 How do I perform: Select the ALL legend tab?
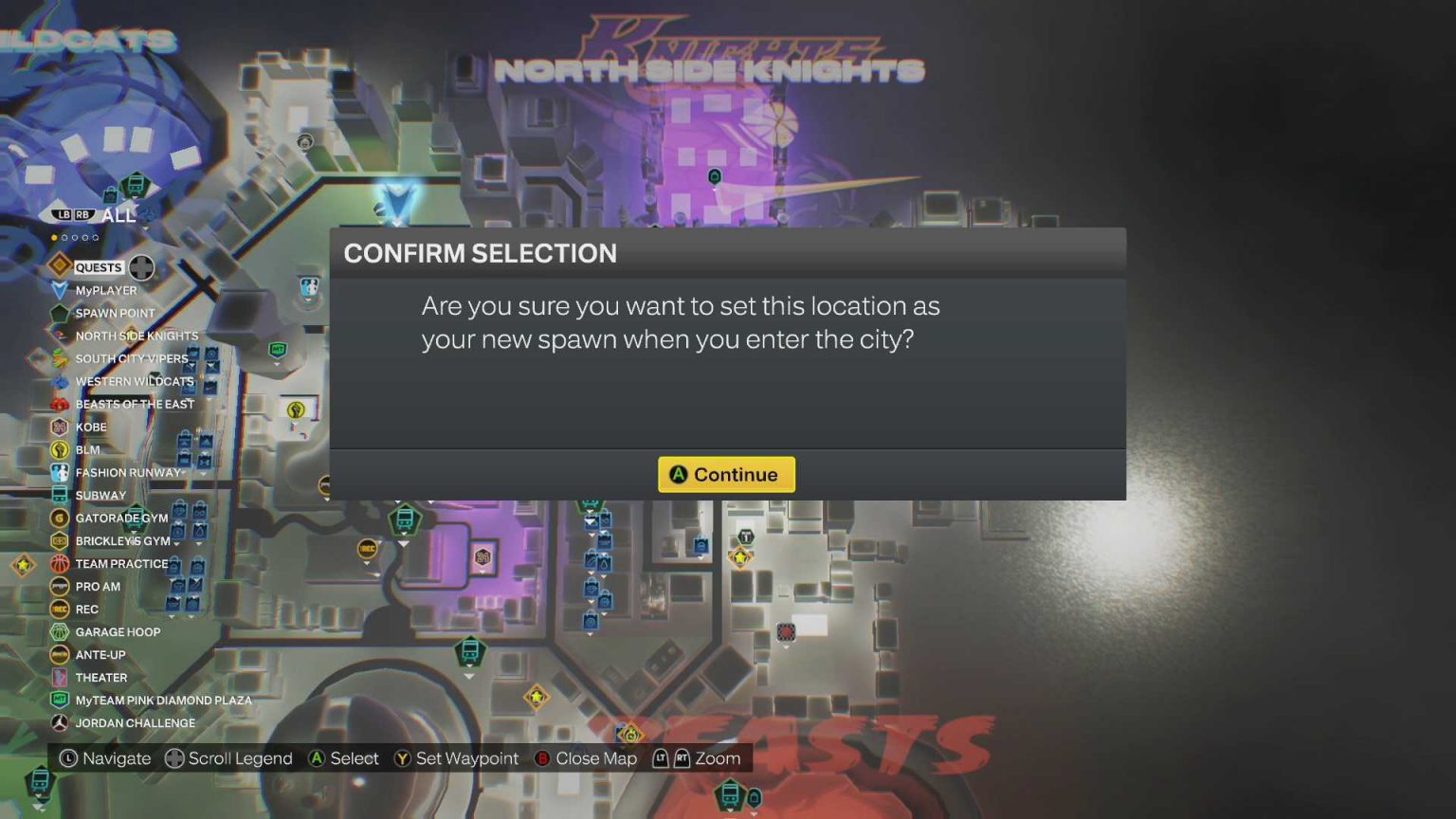[118, 216]
